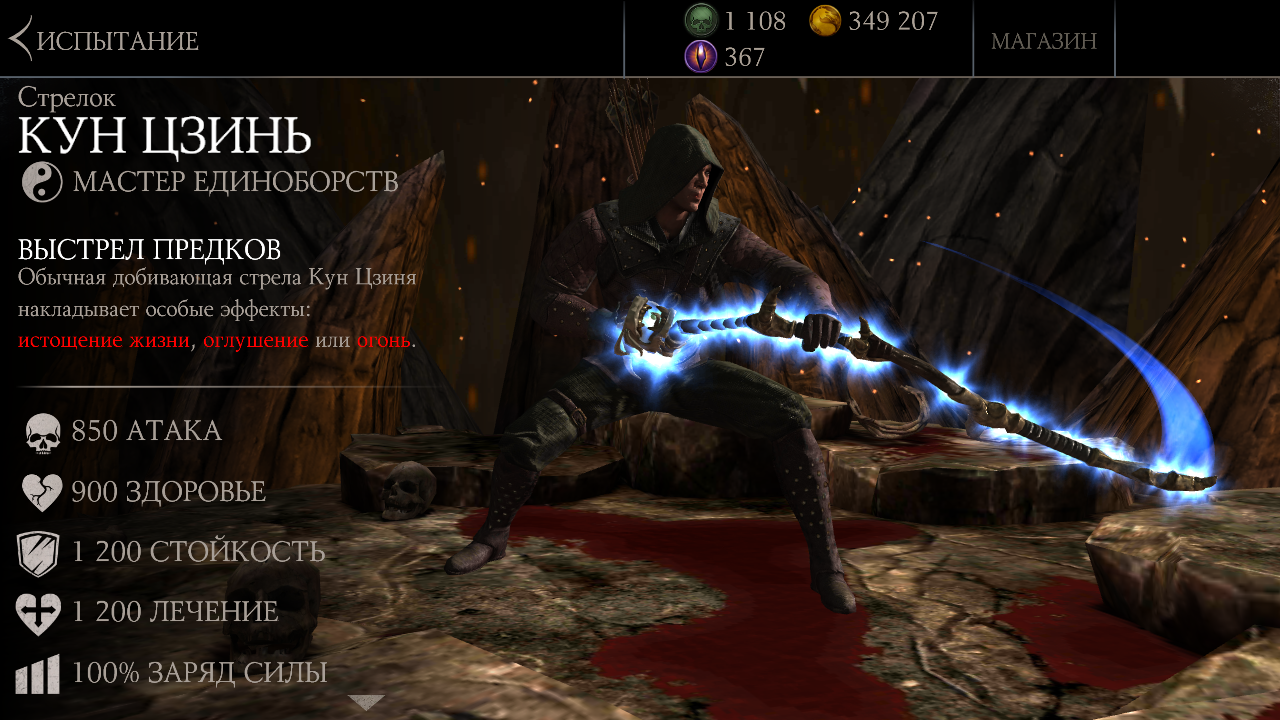The width and height of the screenshot is (1280, 720).
Task: Open the Магазин shop
Action: [x=1043, y=41]
